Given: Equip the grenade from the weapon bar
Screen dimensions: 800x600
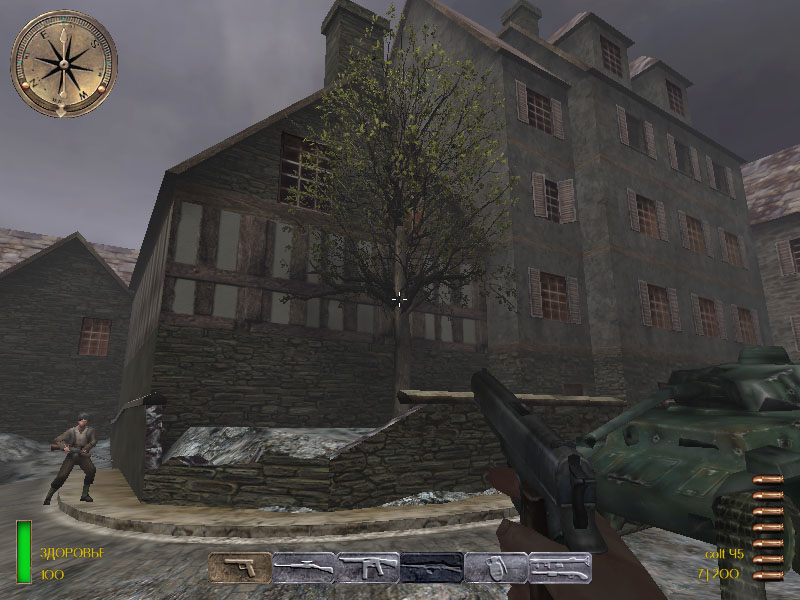Looking at the screenshot, I should point(496,568).
